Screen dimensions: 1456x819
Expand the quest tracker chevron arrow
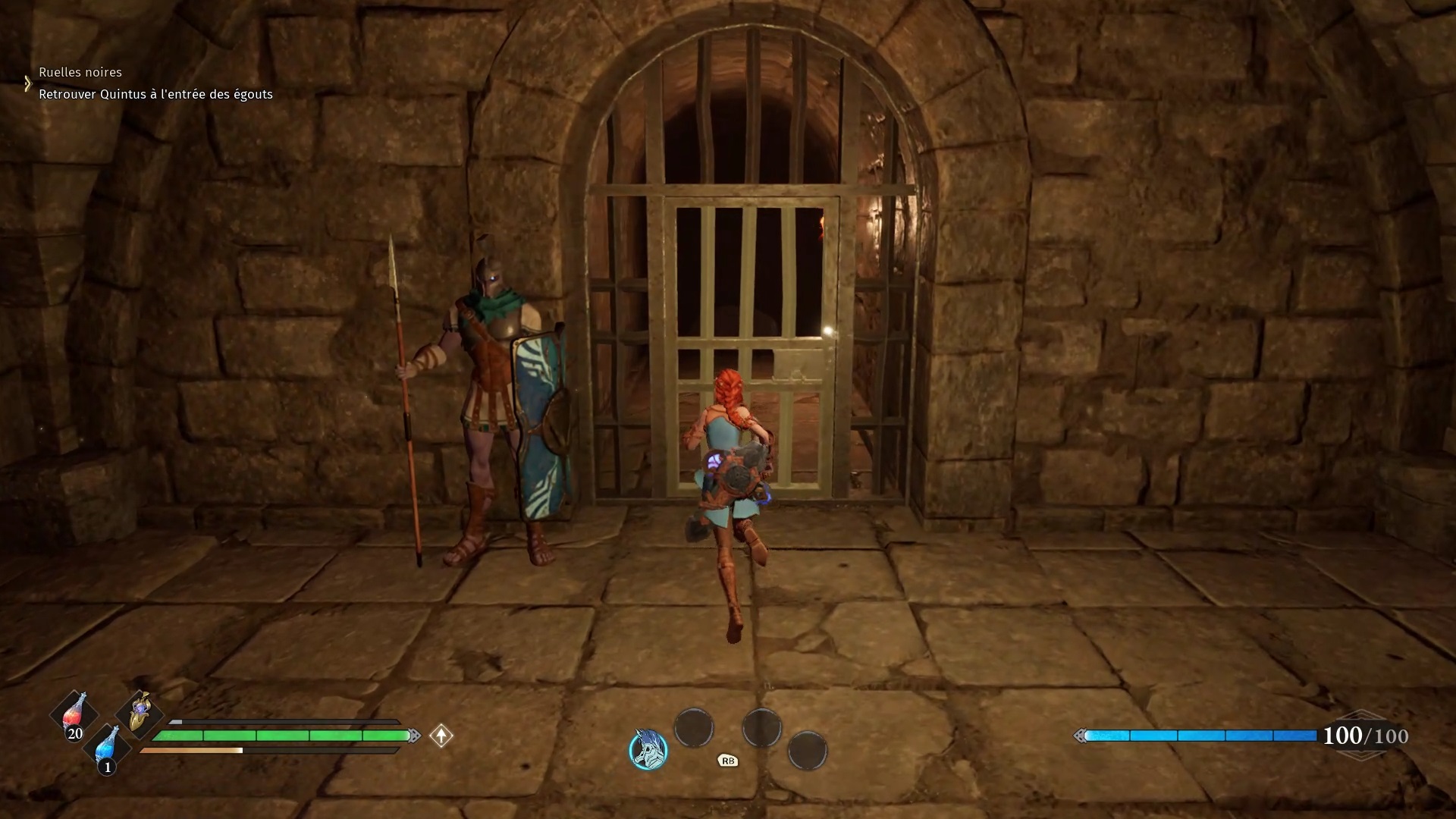coord(27,83)
